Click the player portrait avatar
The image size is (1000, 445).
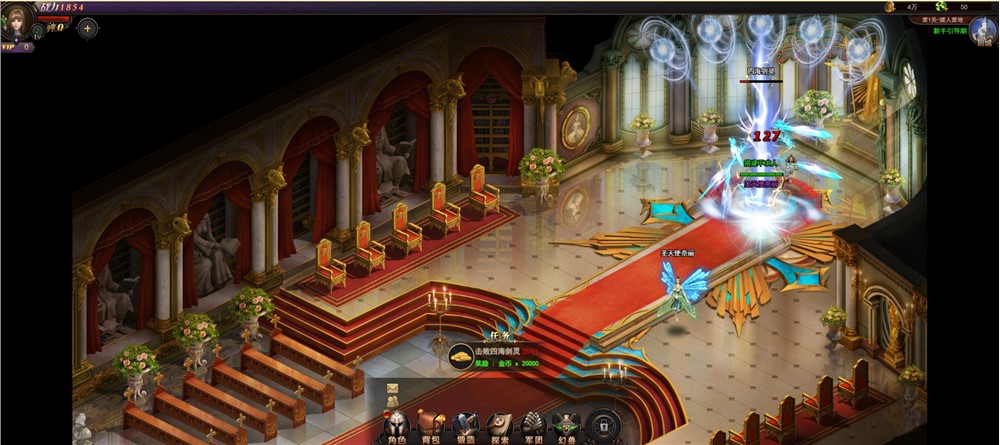tap(17, 22)
